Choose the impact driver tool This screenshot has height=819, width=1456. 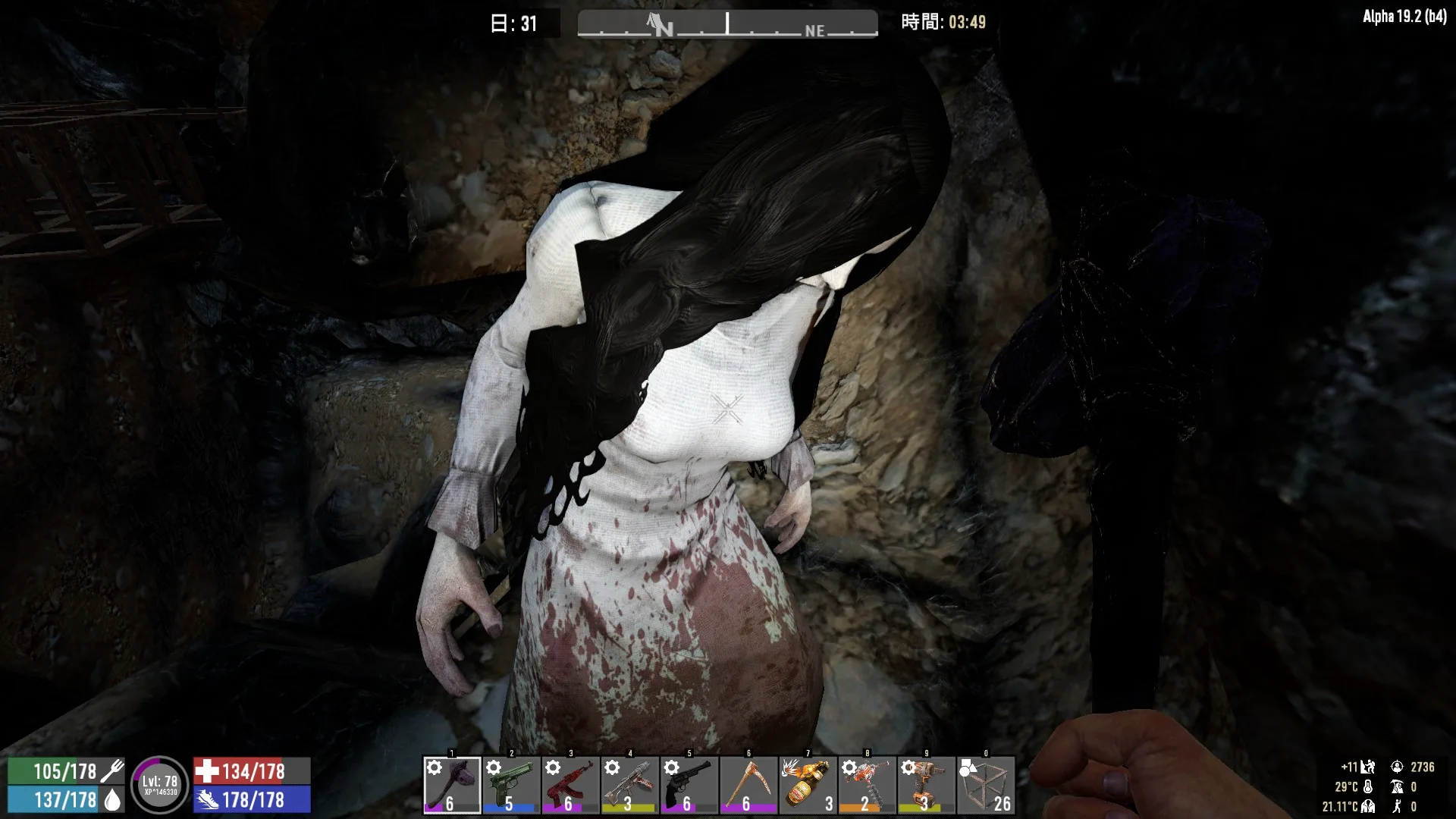tap(925, 785)
